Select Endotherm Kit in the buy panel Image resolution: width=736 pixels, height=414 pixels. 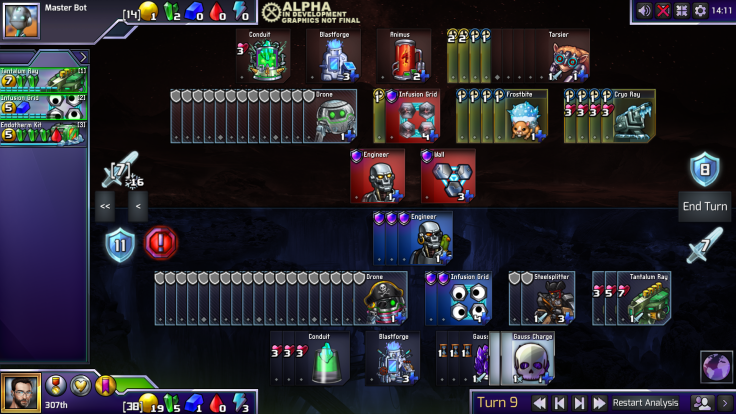44,132
